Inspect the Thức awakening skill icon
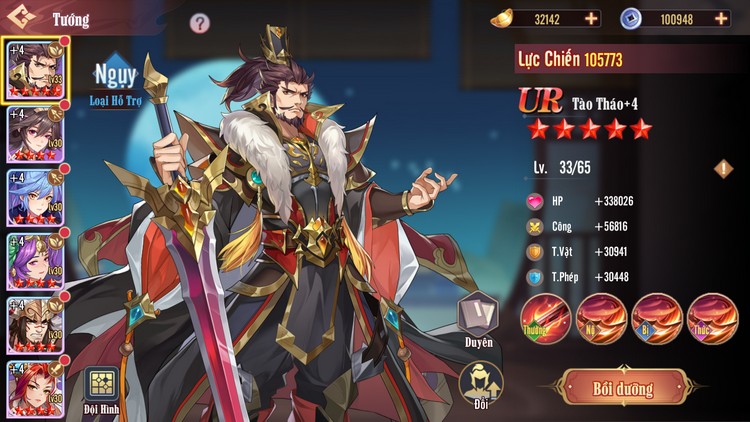 (x=711, y=318)
